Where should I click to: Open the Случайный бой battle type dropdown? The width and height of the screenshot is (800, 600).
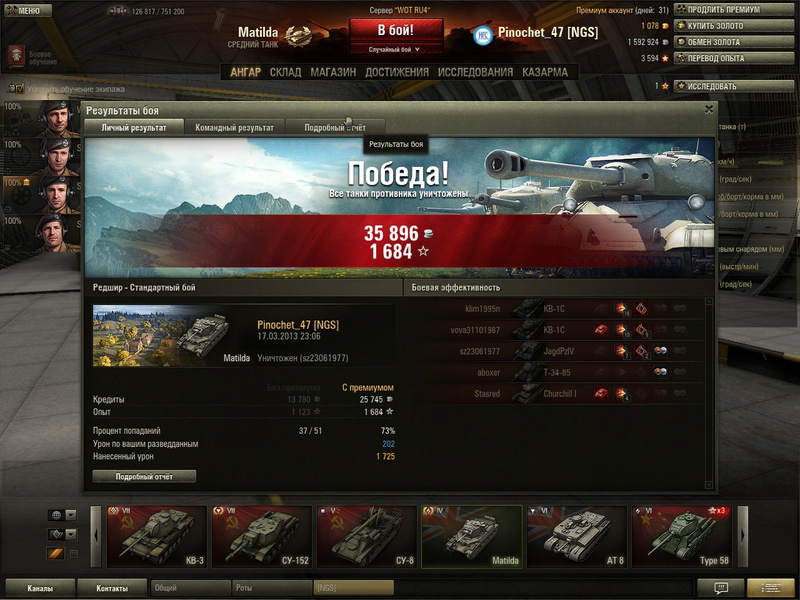tap(396, 49)
